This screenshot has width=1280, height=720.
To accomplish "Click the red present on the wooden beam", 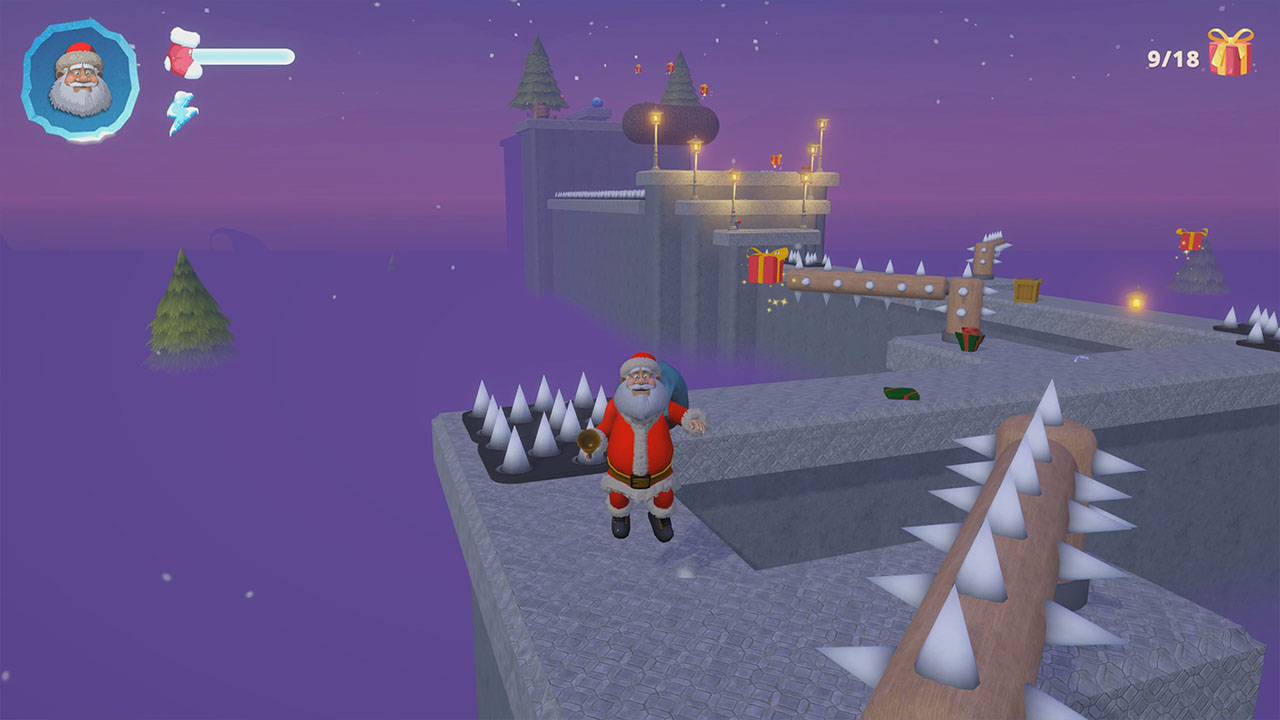I will (x=765, y=267).
